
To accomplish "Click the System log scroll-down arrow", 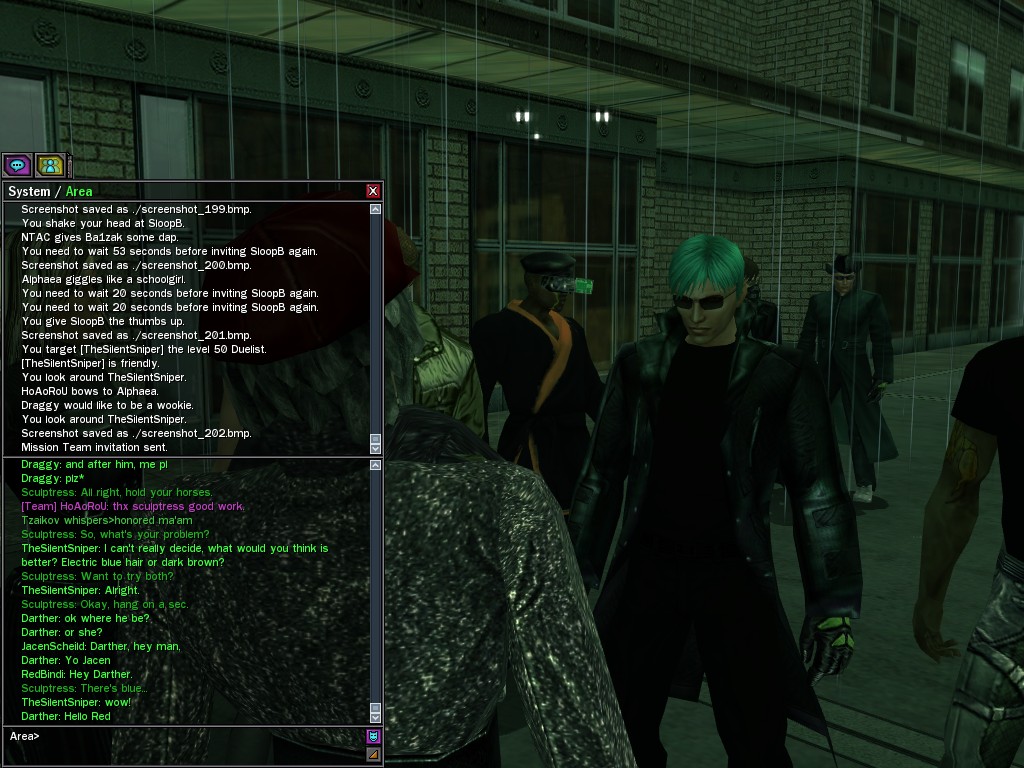I will point(375,449).
